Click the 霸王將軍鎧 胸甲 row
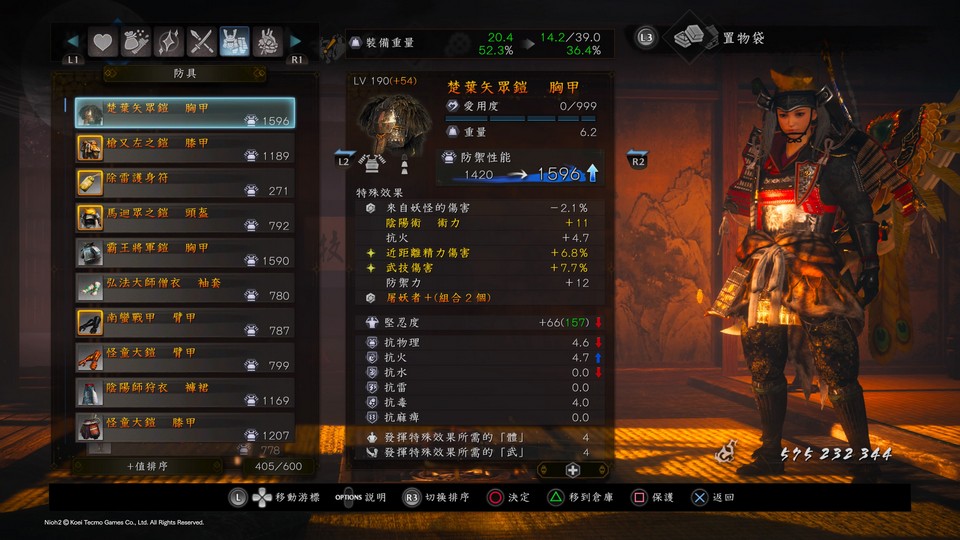The image size is (960, 540). pos(185,253)
